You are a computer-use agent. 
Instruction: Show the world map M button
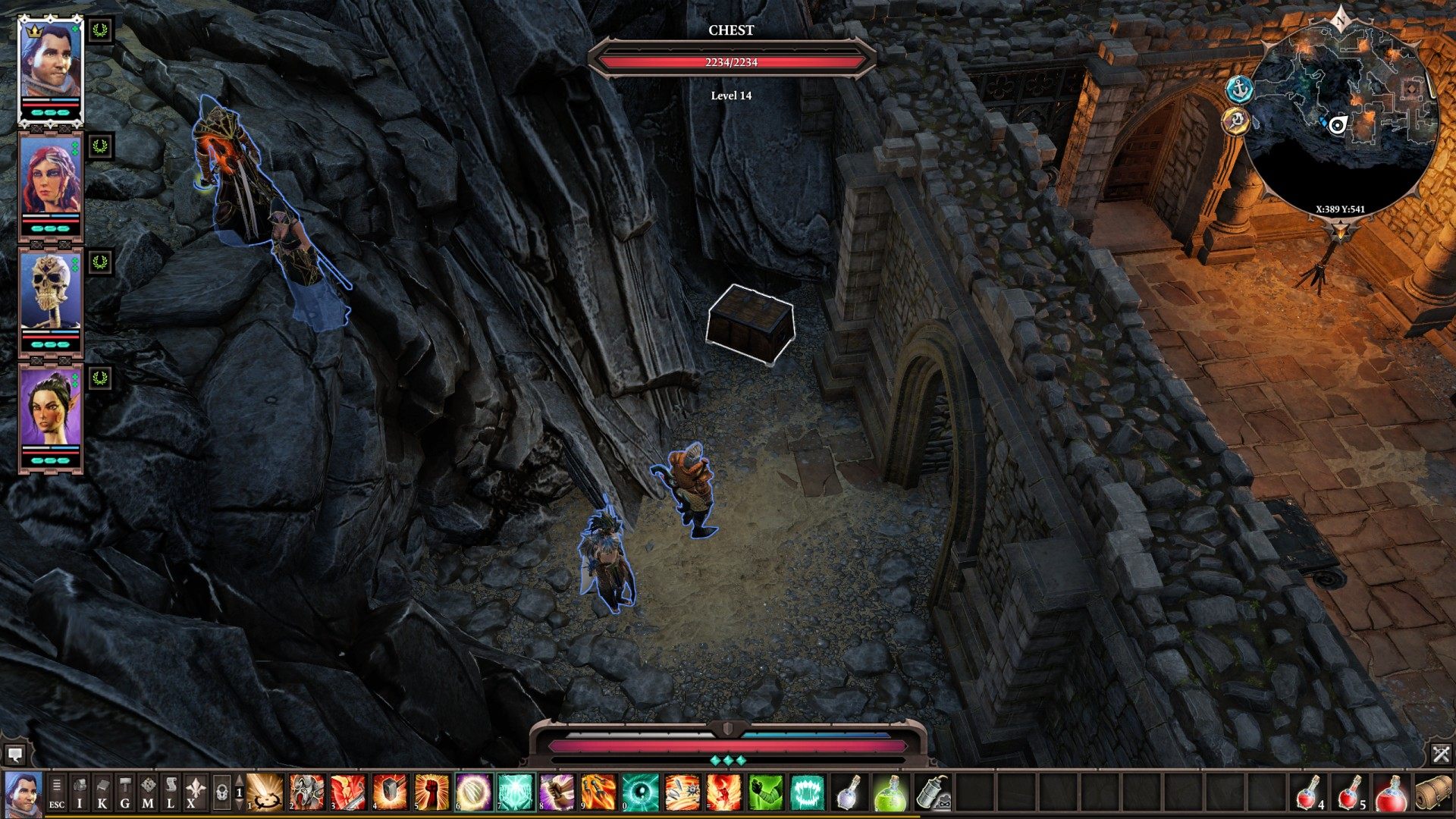(x=148, y=793)
